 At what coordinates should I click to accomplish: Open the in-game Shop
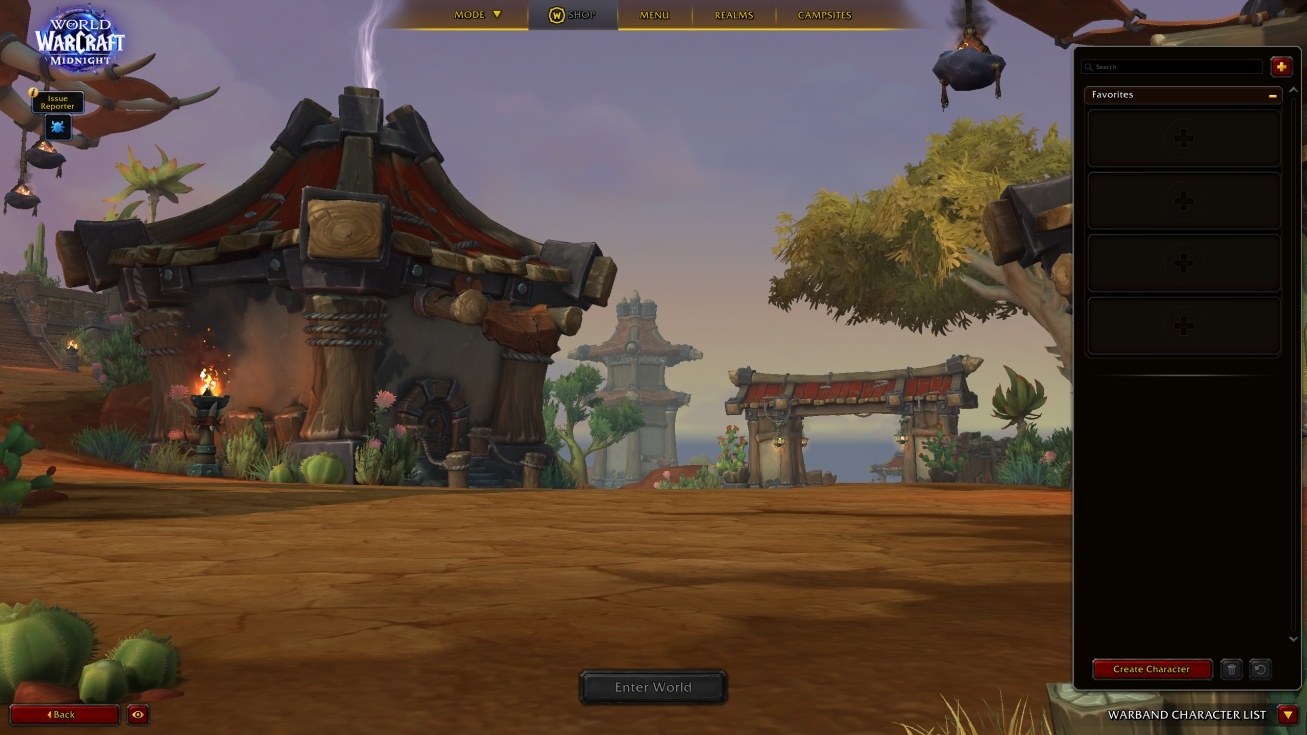573,15
